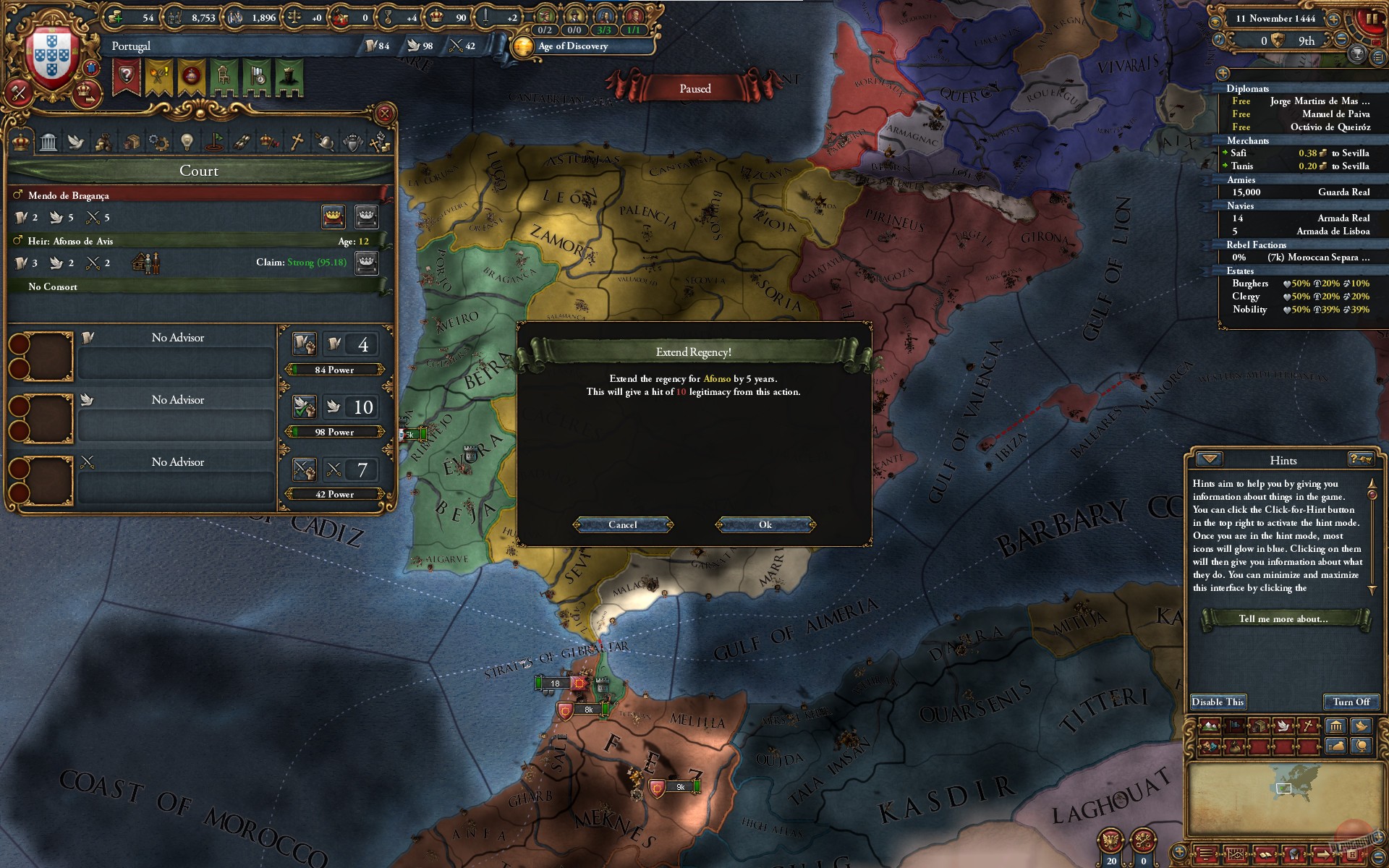This screenshot has width=1389, height=868.
Task: Open the Technology panel with the gears icon
Action: pos(160,142)
